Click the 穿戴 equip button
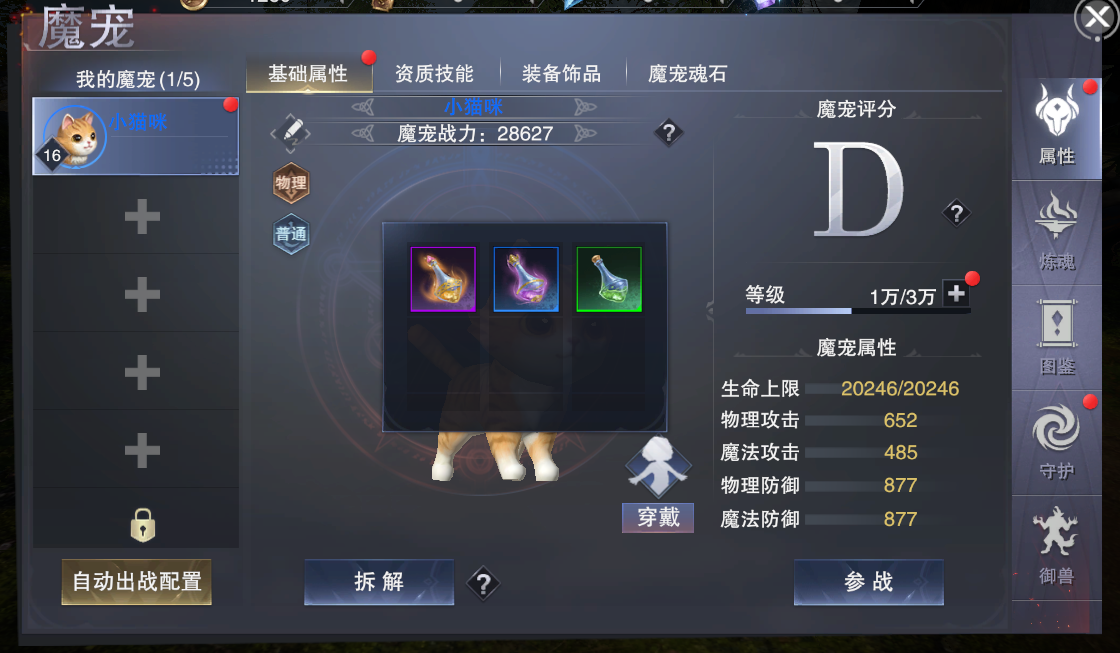 pyautogui.click(x=658, y=517)
